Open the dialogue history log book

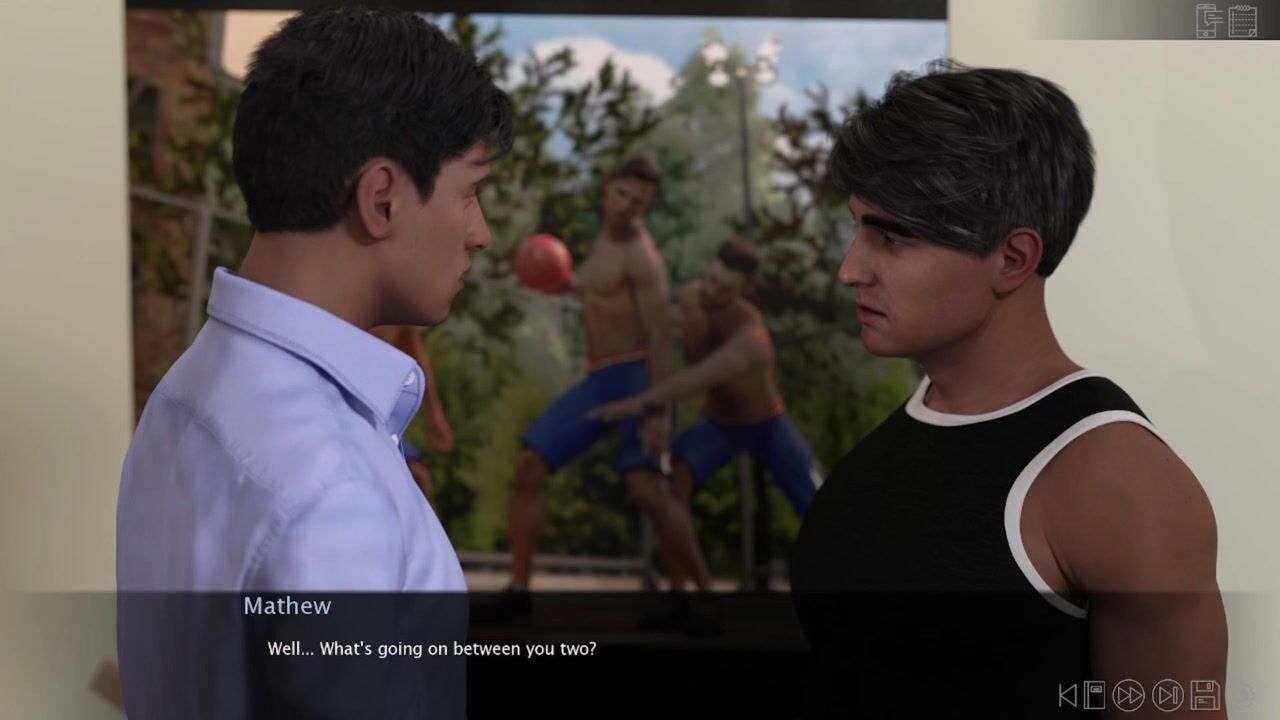click(1093, 695)
